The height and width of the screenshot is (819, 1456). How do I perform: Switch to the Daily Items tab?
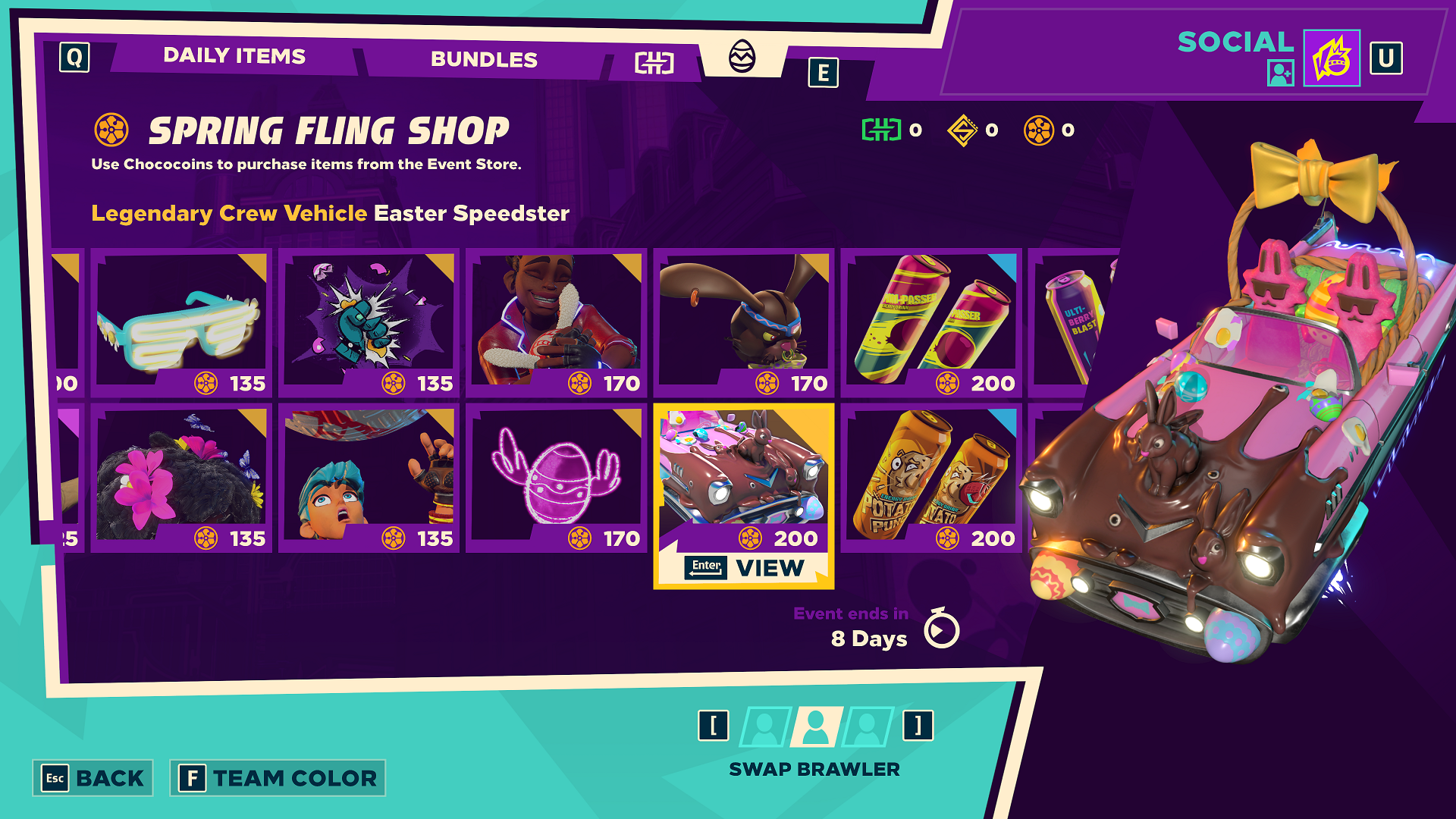234,56
